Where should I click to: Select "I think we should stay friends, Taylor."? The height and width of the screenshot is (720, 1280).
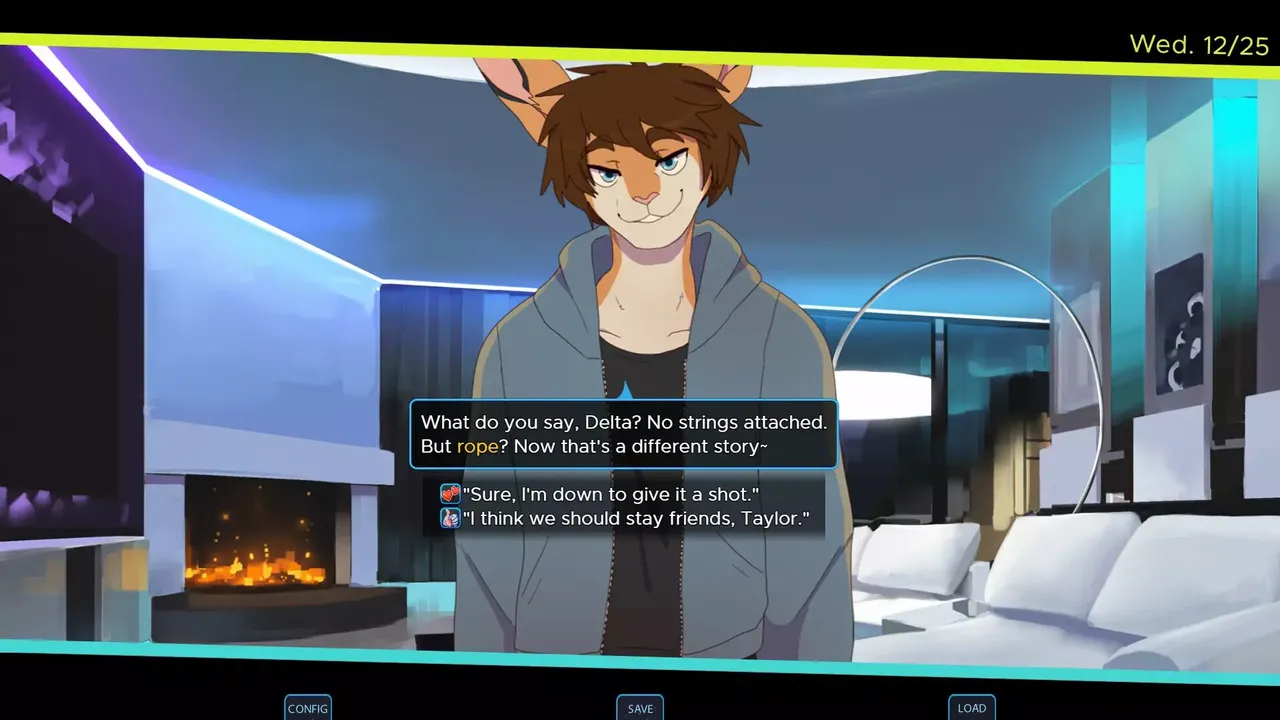pyautogui.click(x=635, y=519)
